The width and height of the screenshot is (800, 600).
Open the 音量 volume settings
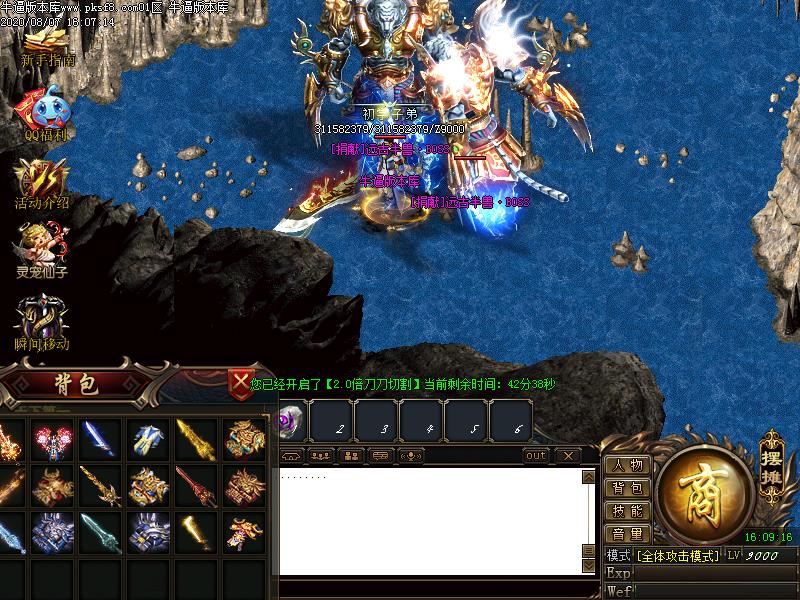coord(628,534)
